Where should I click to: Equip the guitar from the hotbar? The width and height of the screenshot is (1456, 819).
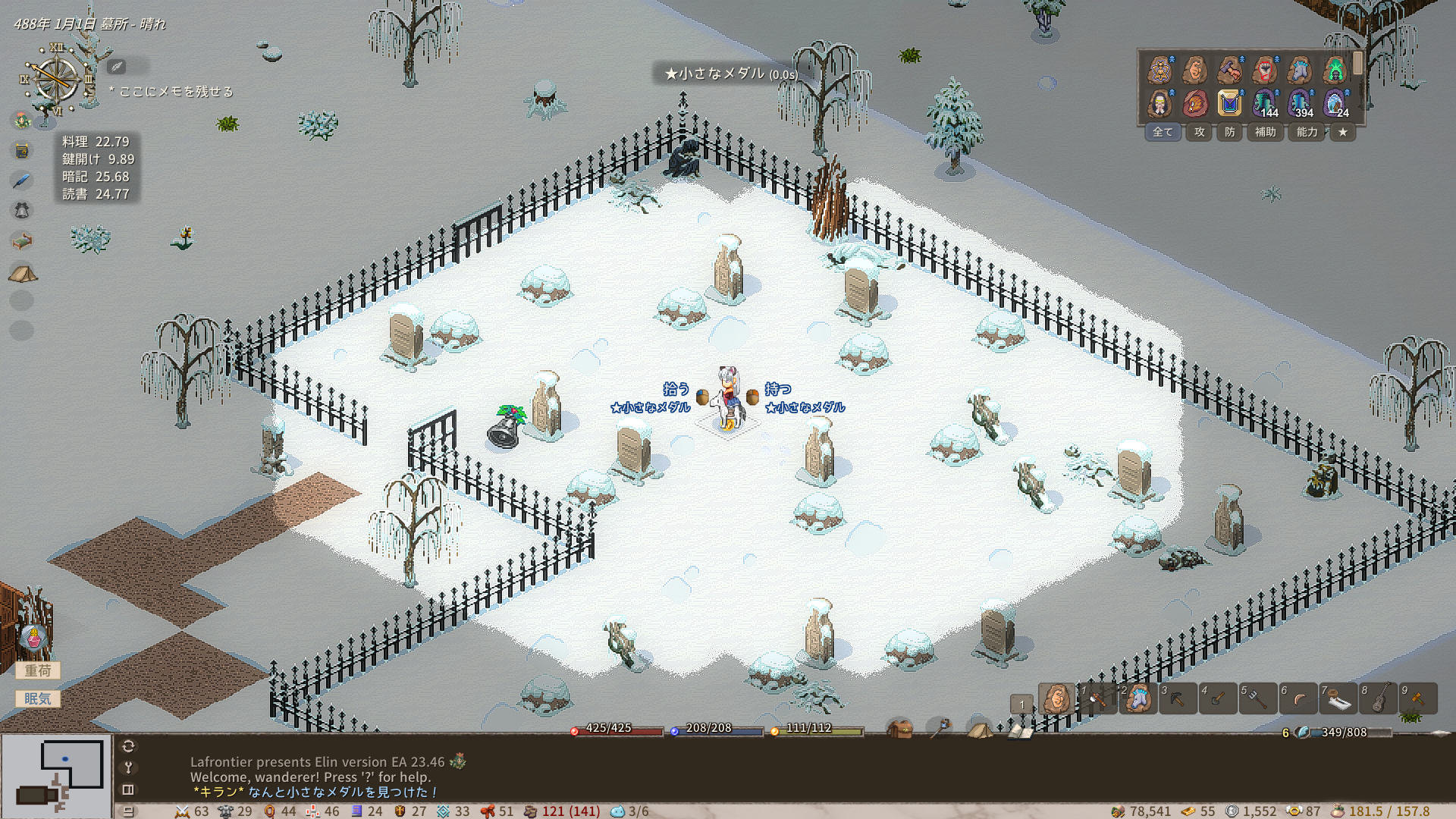tap(1379, 699)
